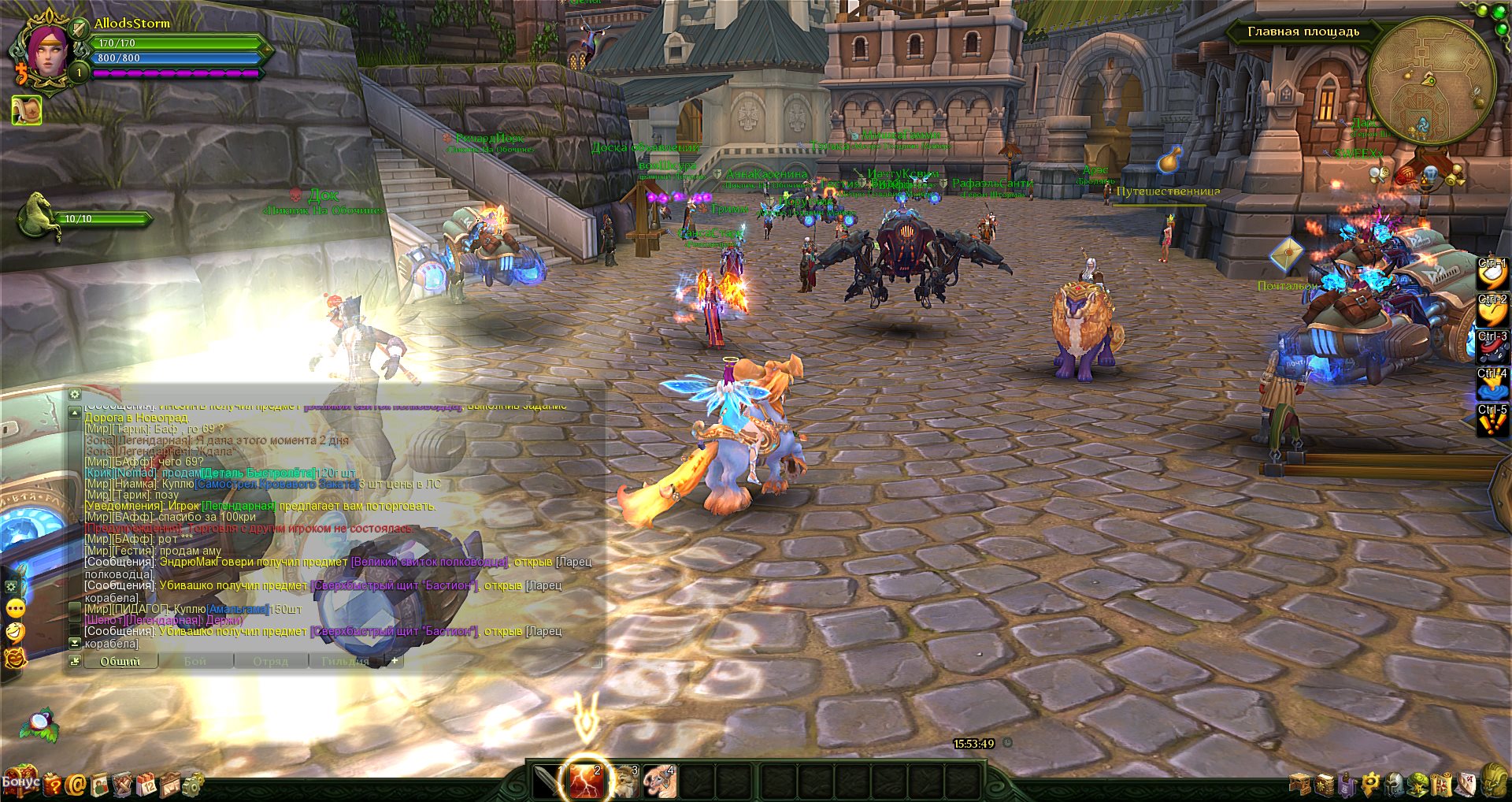
Task: Select the AllodsStorm character portrait
Action: [x=49, y=52]
